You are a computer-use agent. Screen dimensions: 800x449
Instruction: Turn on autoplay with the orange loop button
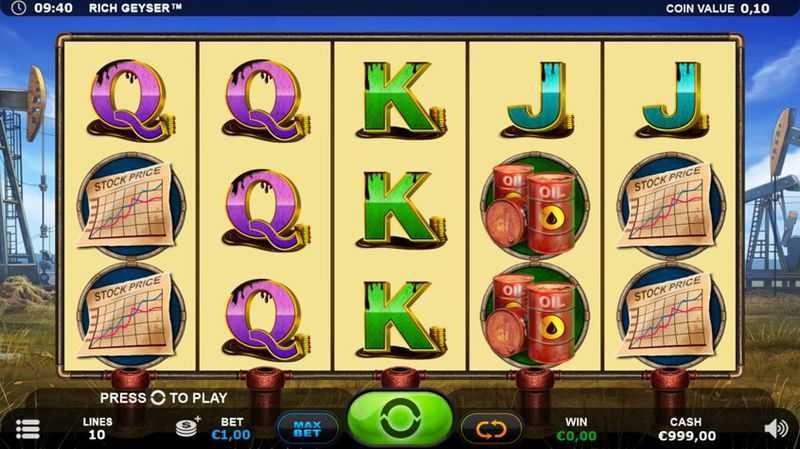pos(491,428)
